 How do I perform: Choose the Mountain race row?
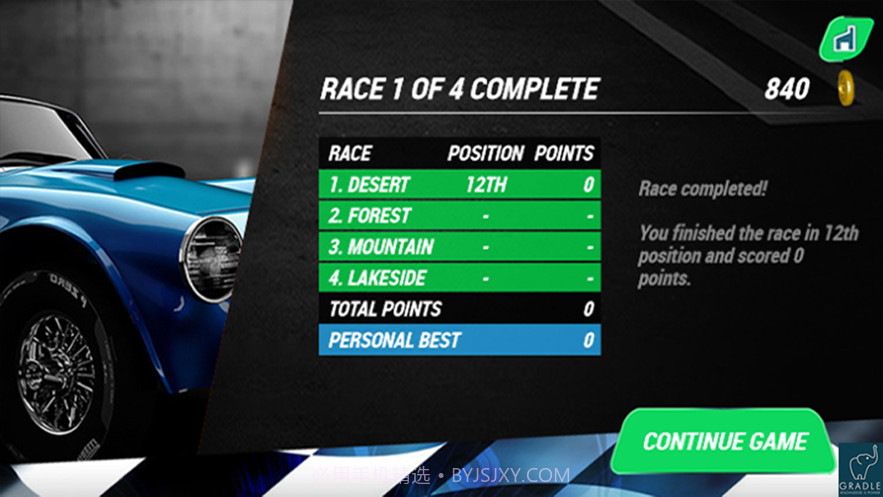pyautogui.click(x=460, y=246)
